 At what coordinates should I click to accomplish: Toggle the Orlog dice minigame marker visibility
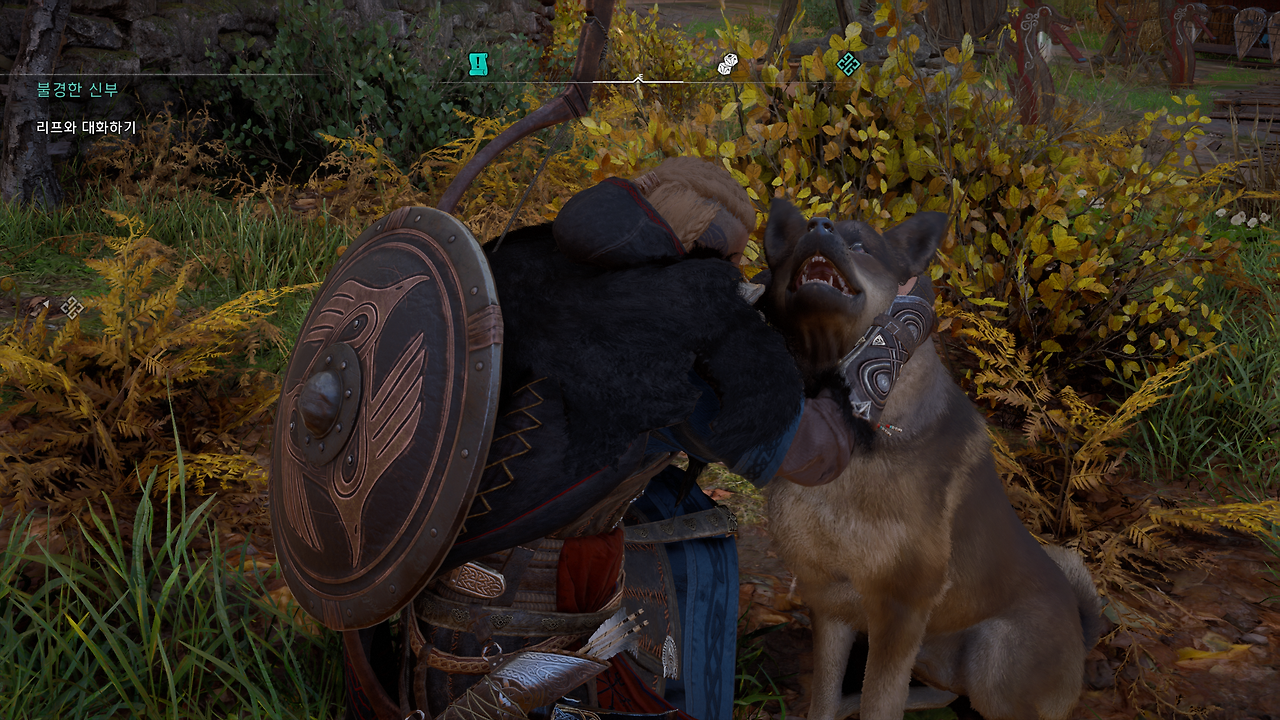(726, 62)
